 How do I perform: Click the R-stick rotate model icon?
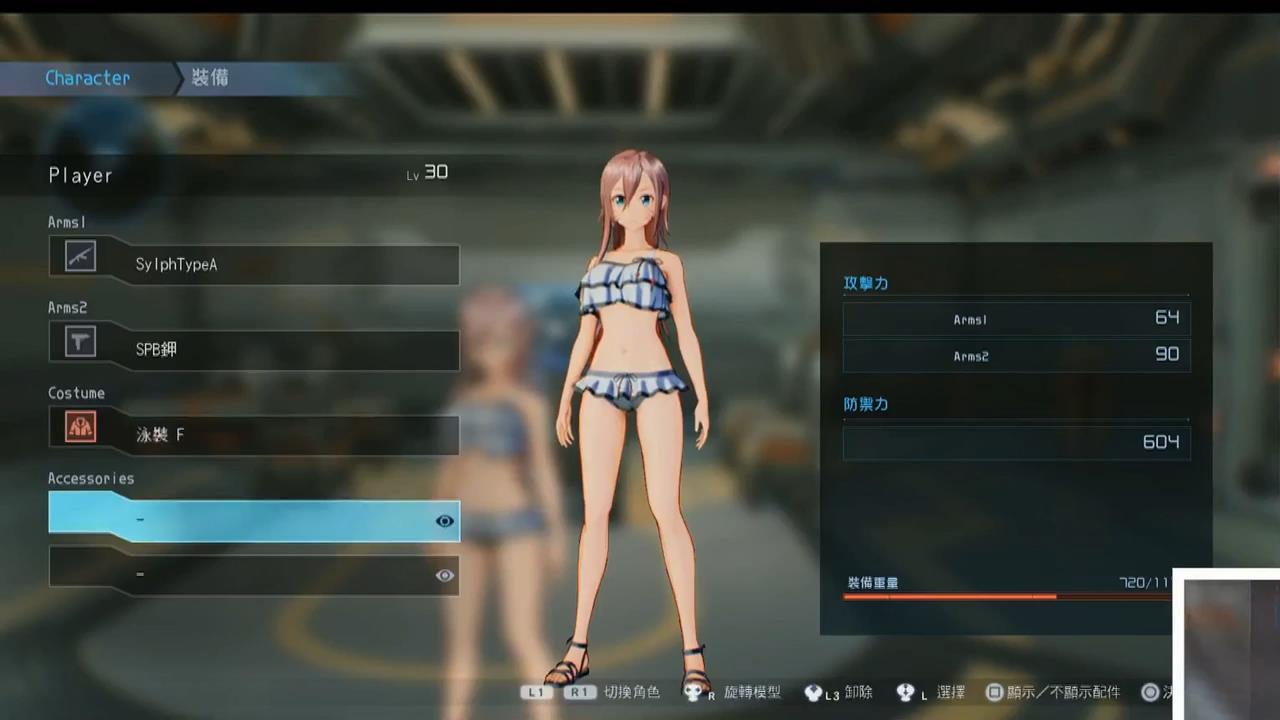[694, 692]
